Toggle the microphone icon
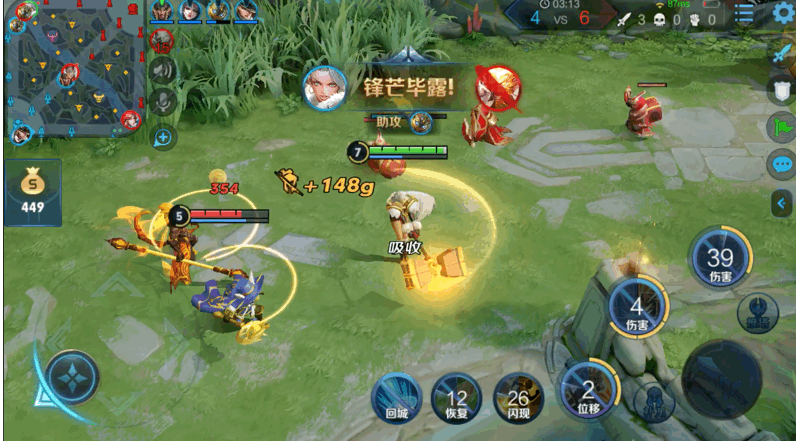 tap(162, 101)
